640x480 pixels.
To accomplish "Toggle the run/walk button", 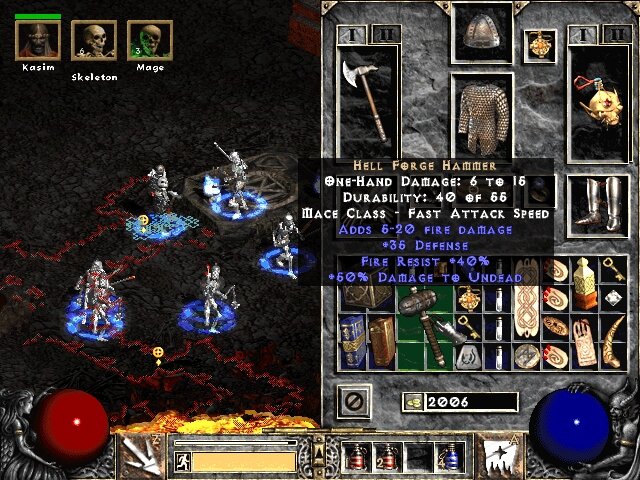I will click(183, 461).
